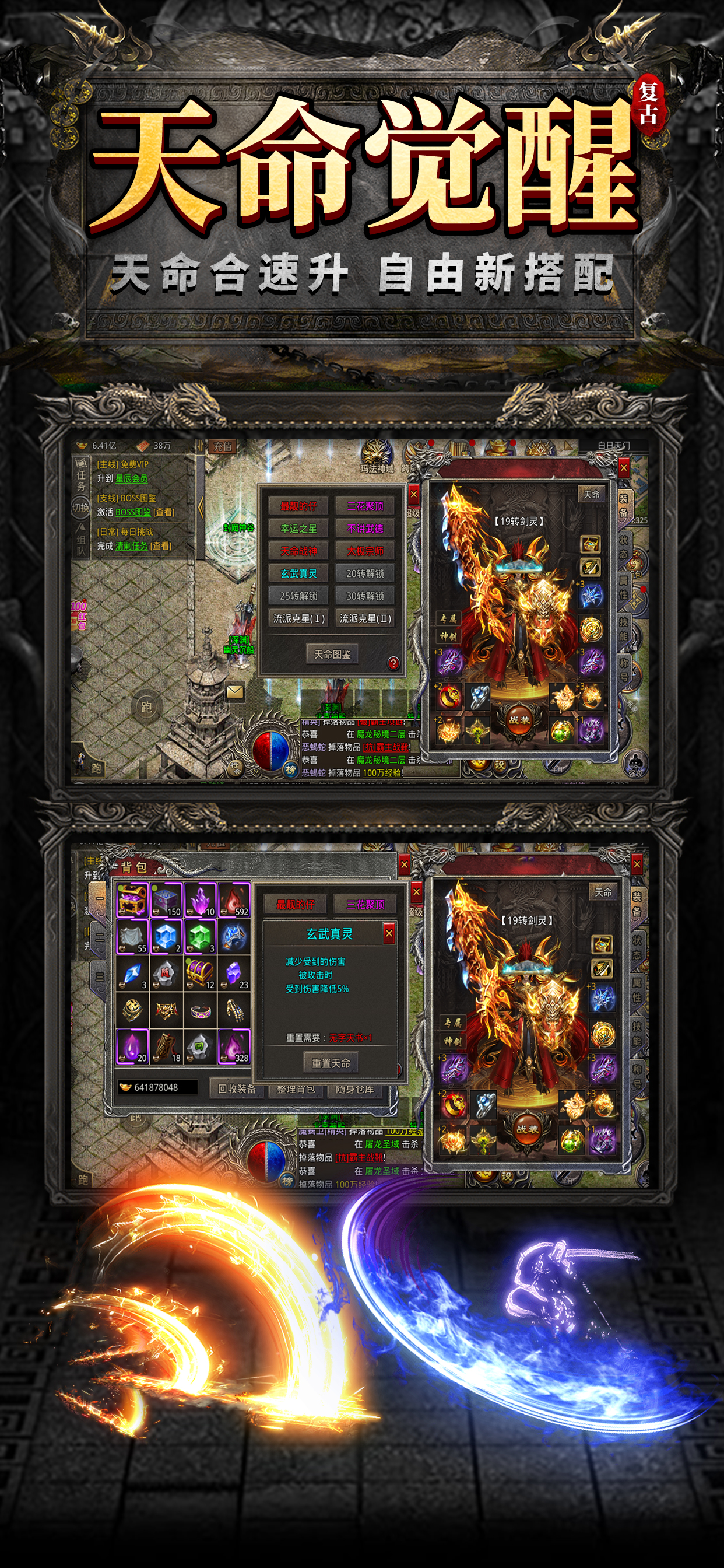Open the 天命图鉴 codex
This screenshot has width=724, height=1568.
point(332,654)
